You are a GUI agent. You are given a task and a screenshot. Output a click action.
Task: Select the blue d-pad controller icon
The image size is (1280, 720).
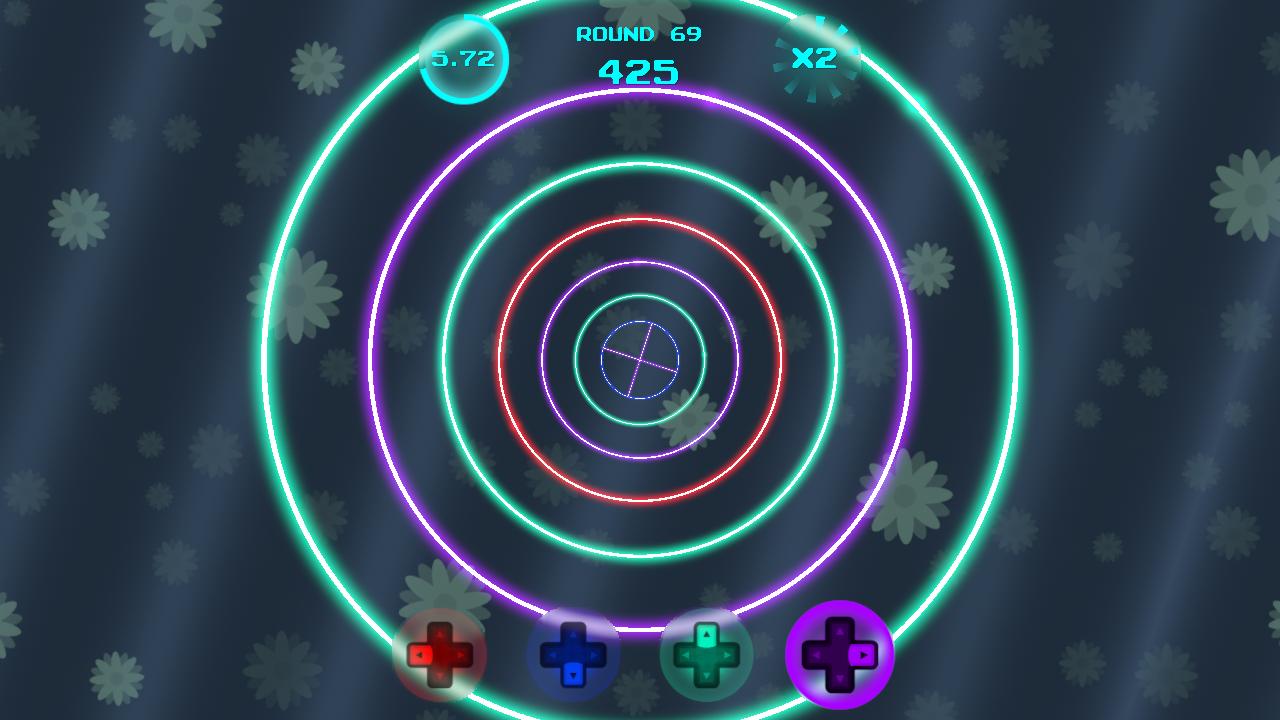pos(575,655)
